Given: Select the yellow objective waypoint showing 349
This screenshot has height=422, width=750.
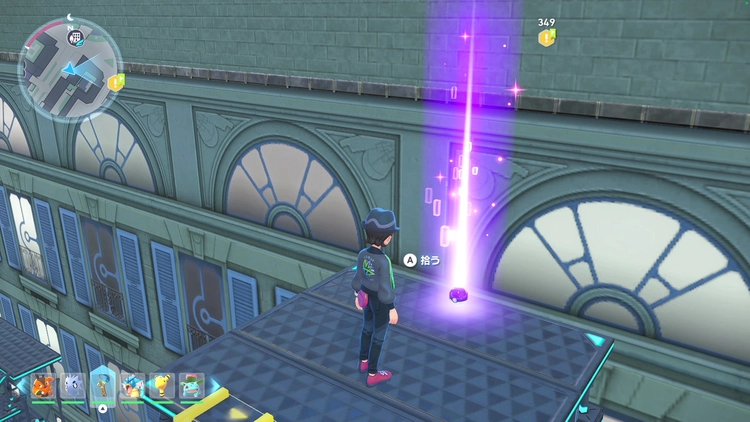Looking at the screenshot, I should 546,37.
